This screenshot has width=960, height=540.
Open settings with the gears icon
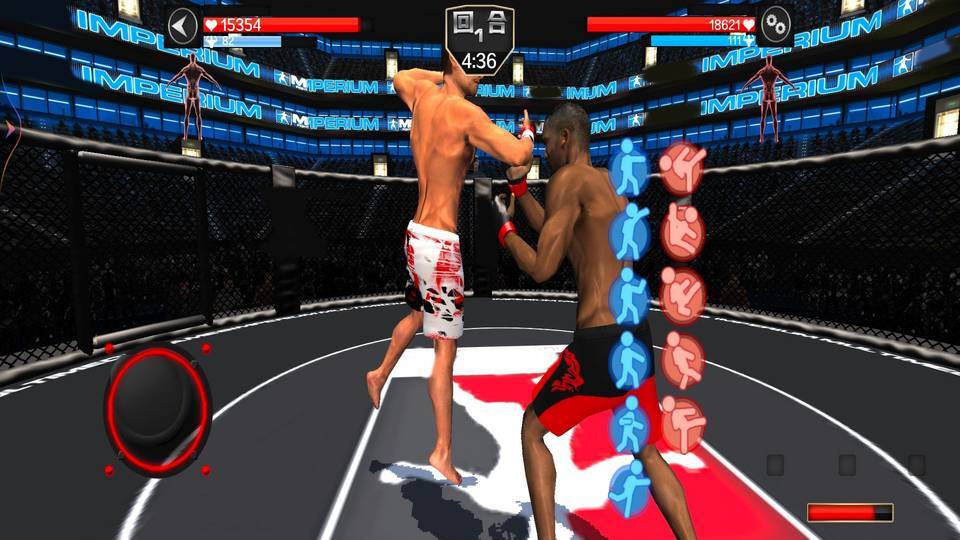click(x=775, y=26)
